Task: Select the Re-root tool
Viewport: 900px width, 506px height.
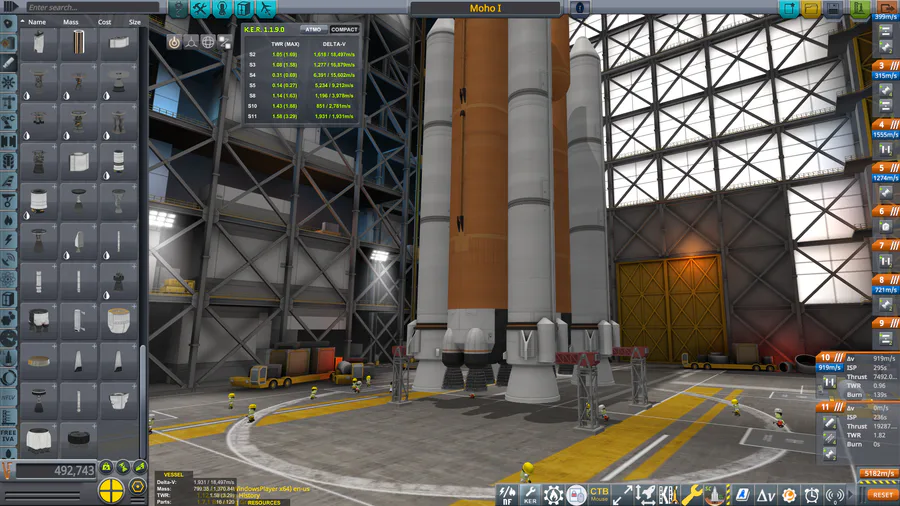Action: pyautogui.click(x=224, y=42)
